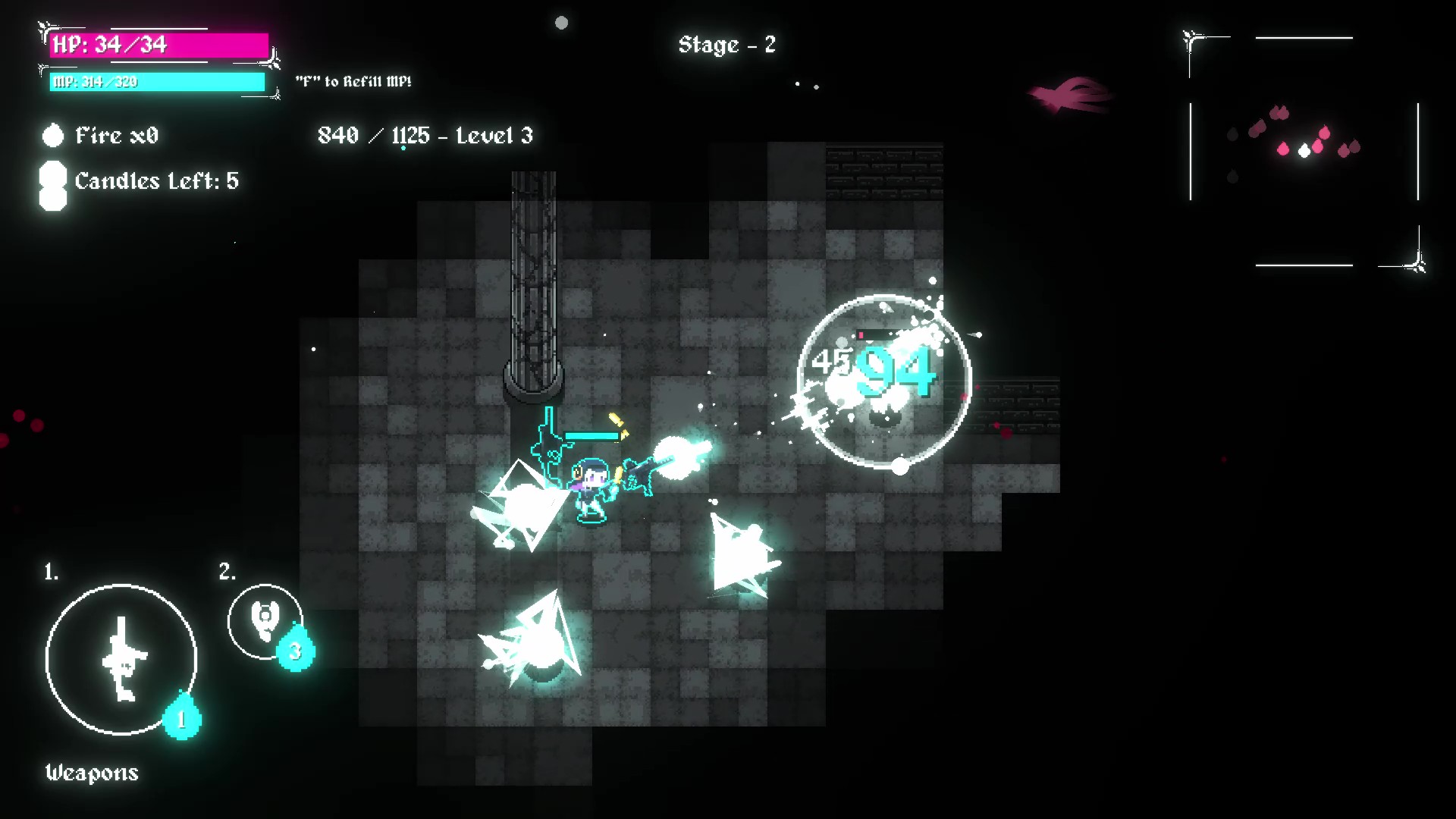The width and height of the screenshot is (1456, 819).
Task: Switch to the weapon in slot 2
Action: 265,621
